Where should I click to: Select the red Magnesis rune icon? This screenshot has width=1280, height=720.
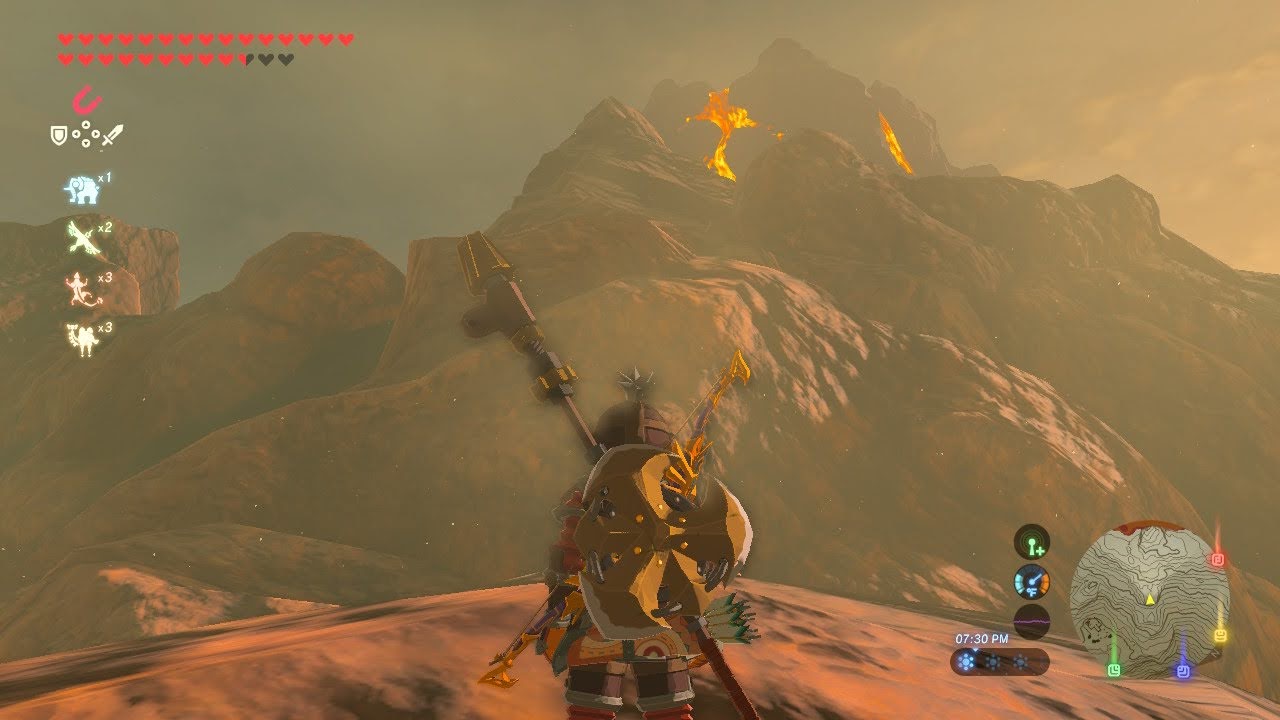(x=87, y=100)
